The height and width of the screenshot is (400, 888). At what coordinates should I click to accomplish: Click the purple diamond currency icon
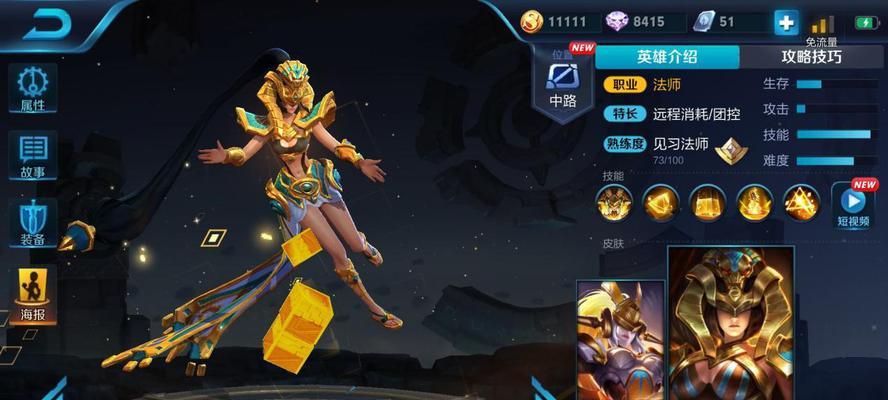[x=615, y=22]
